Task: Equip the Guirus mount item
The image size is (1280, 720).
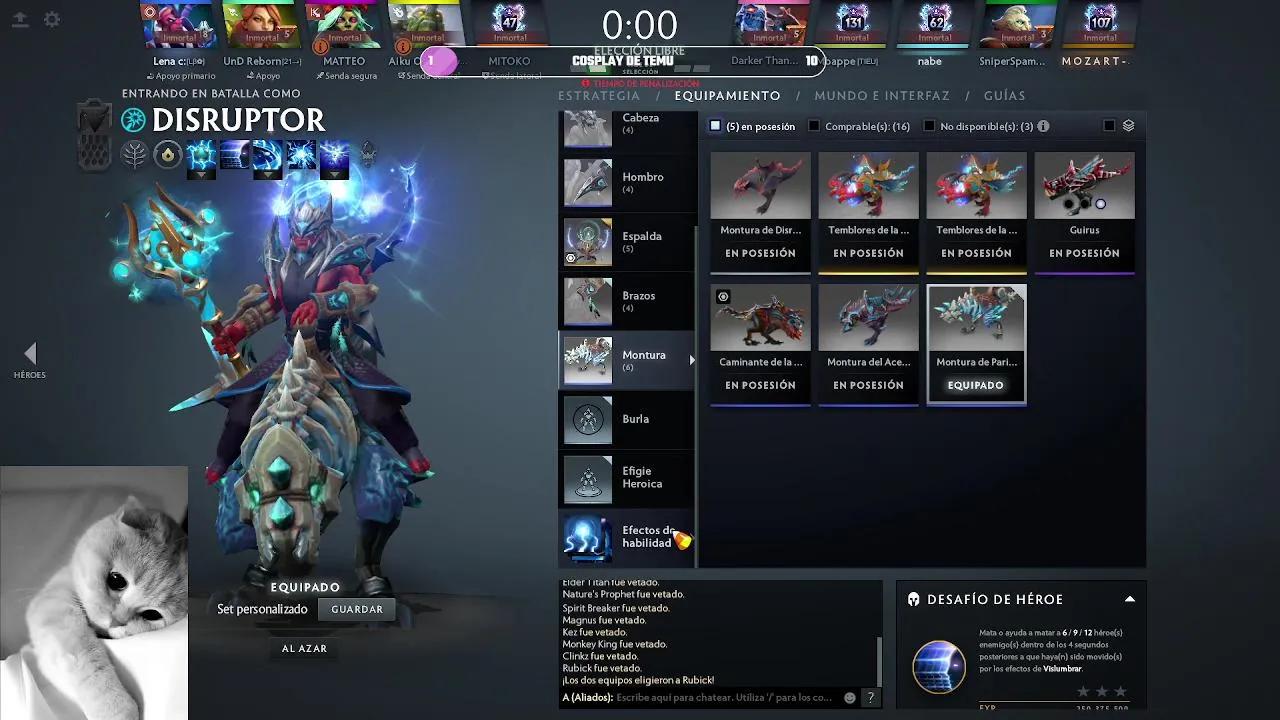Action: (x=1084, y=211)
